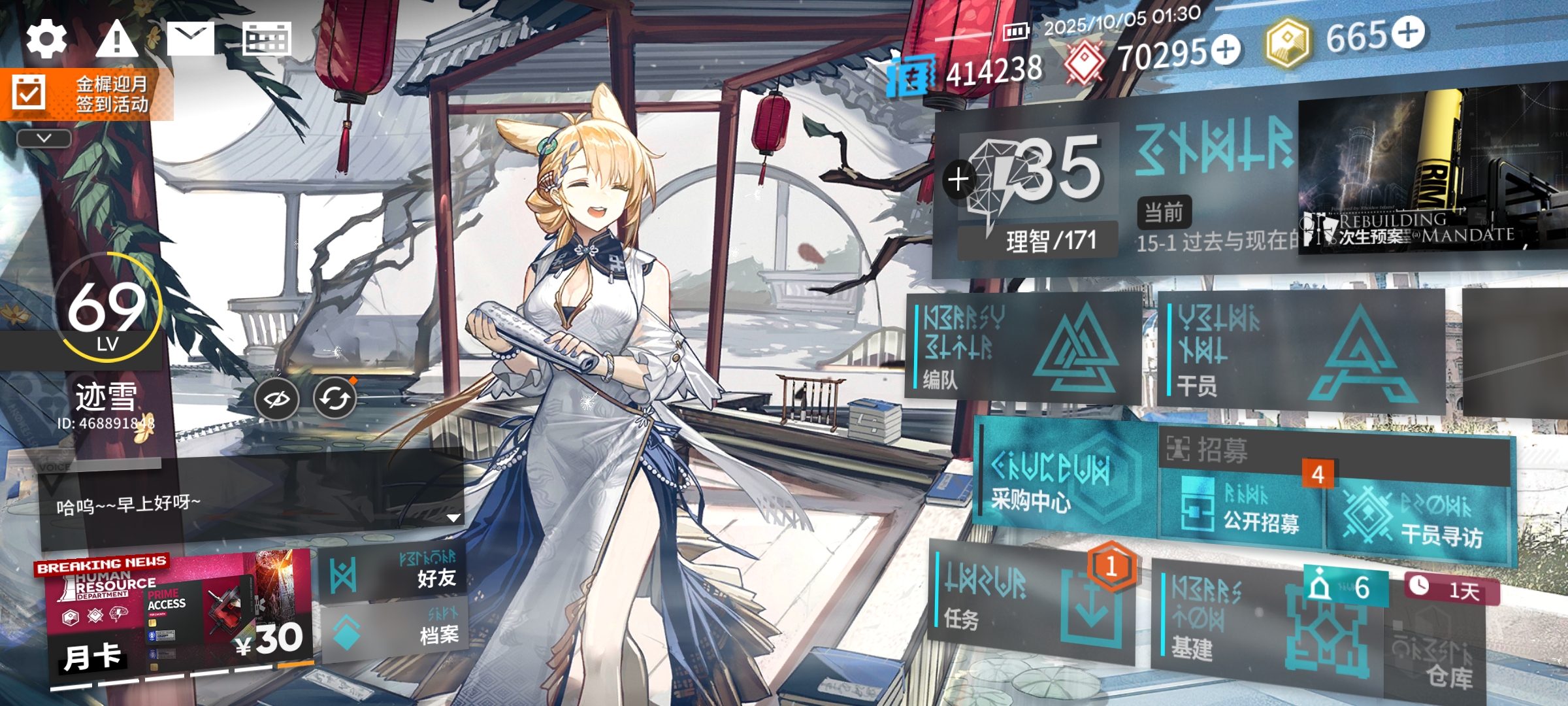Expand the dropdown arrow below event banner
The height and width of the screenshot is (706, 1568).
(x=44, y=139)
